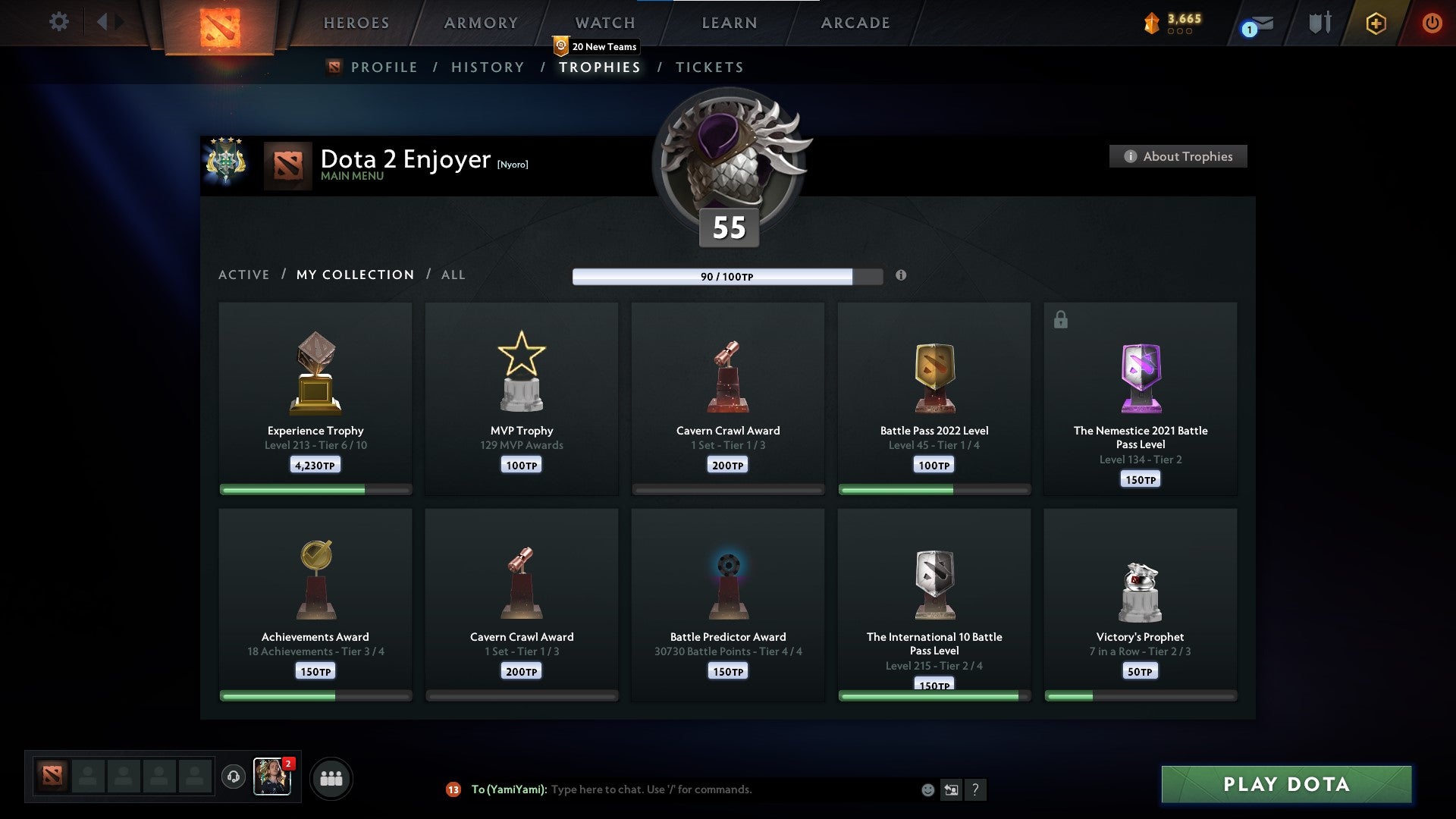Click the 90/100TP progress bar
This screenshot has width=1456, height=819.
[x=726, y=277]
